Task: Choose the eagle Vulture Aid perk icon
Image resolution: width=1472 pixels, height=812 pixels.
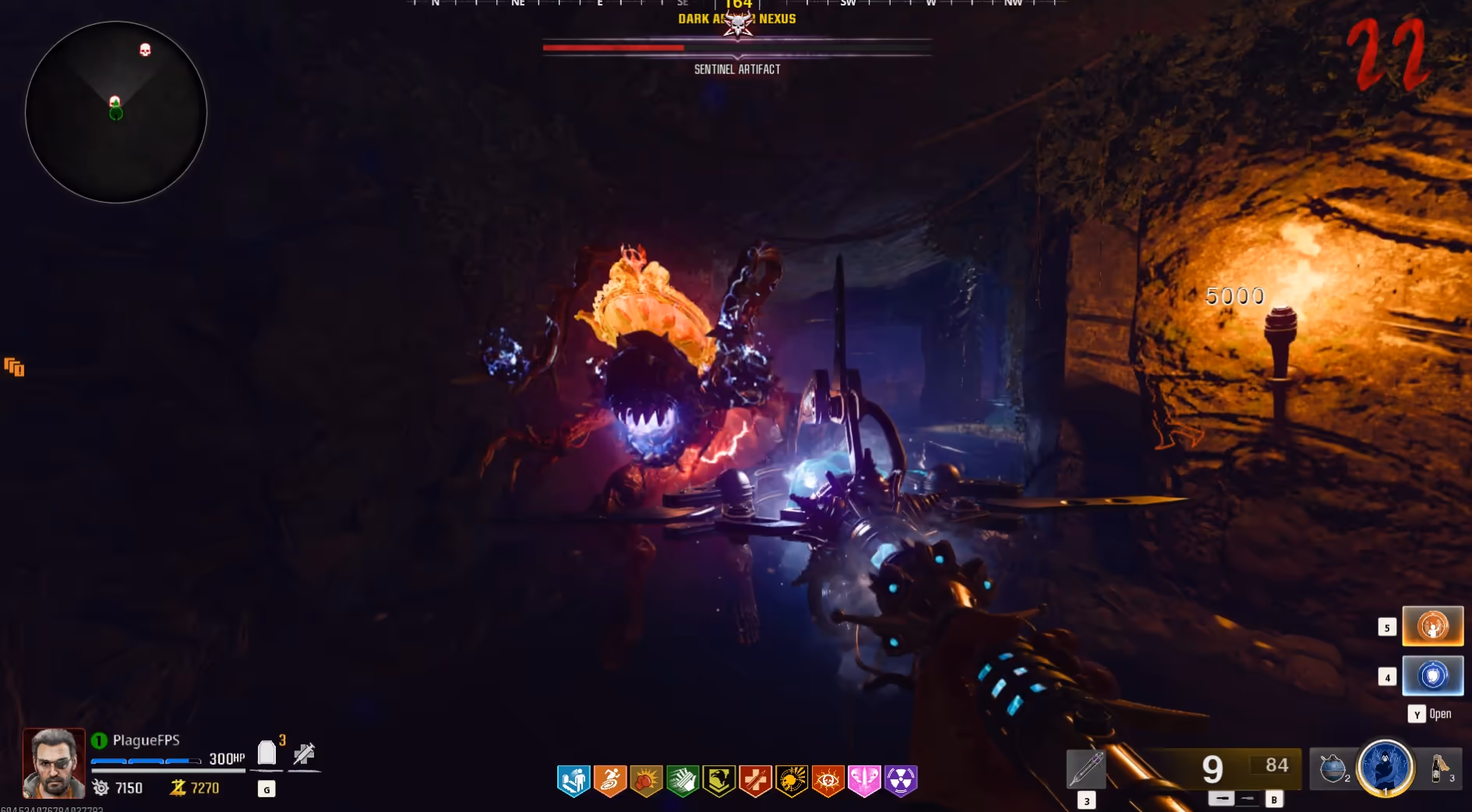Action: pyautogui.click(x=718, y=780)
